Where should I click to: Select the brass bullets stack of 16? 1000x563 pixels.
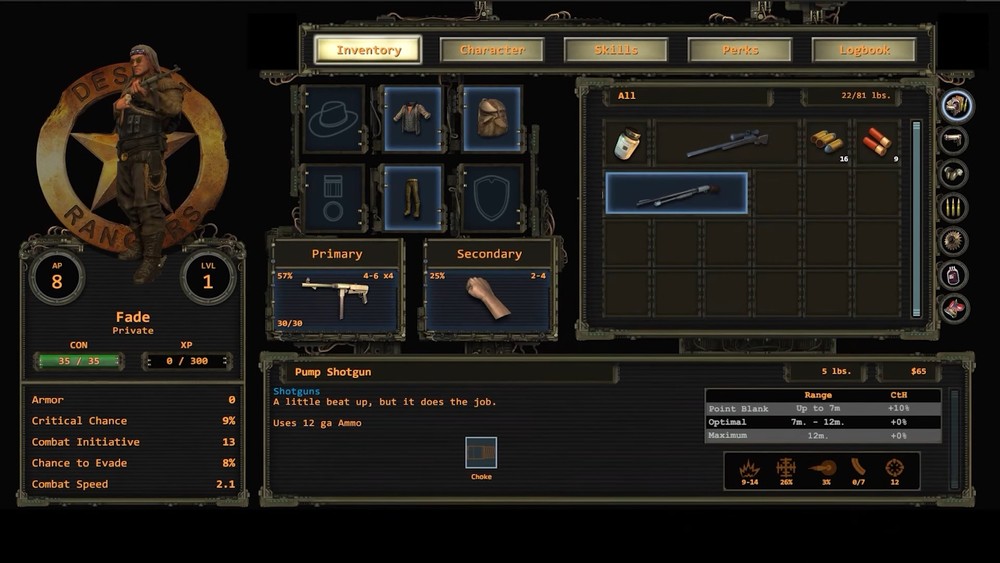click(x=827, y=142)
